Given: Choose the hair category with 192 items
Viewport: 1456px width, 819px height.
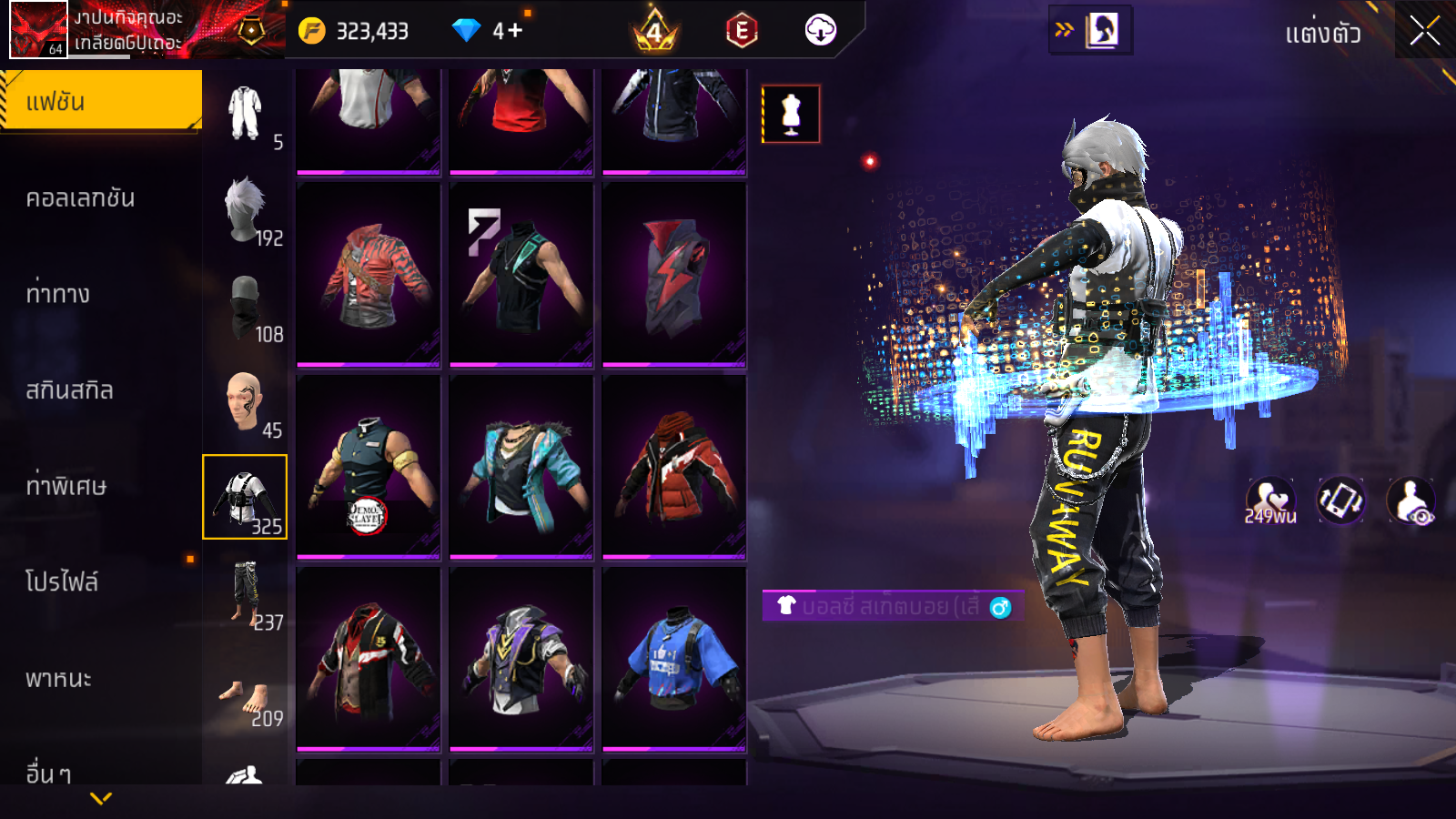Looking at the screenshot, I should click(x=246, y=211).
